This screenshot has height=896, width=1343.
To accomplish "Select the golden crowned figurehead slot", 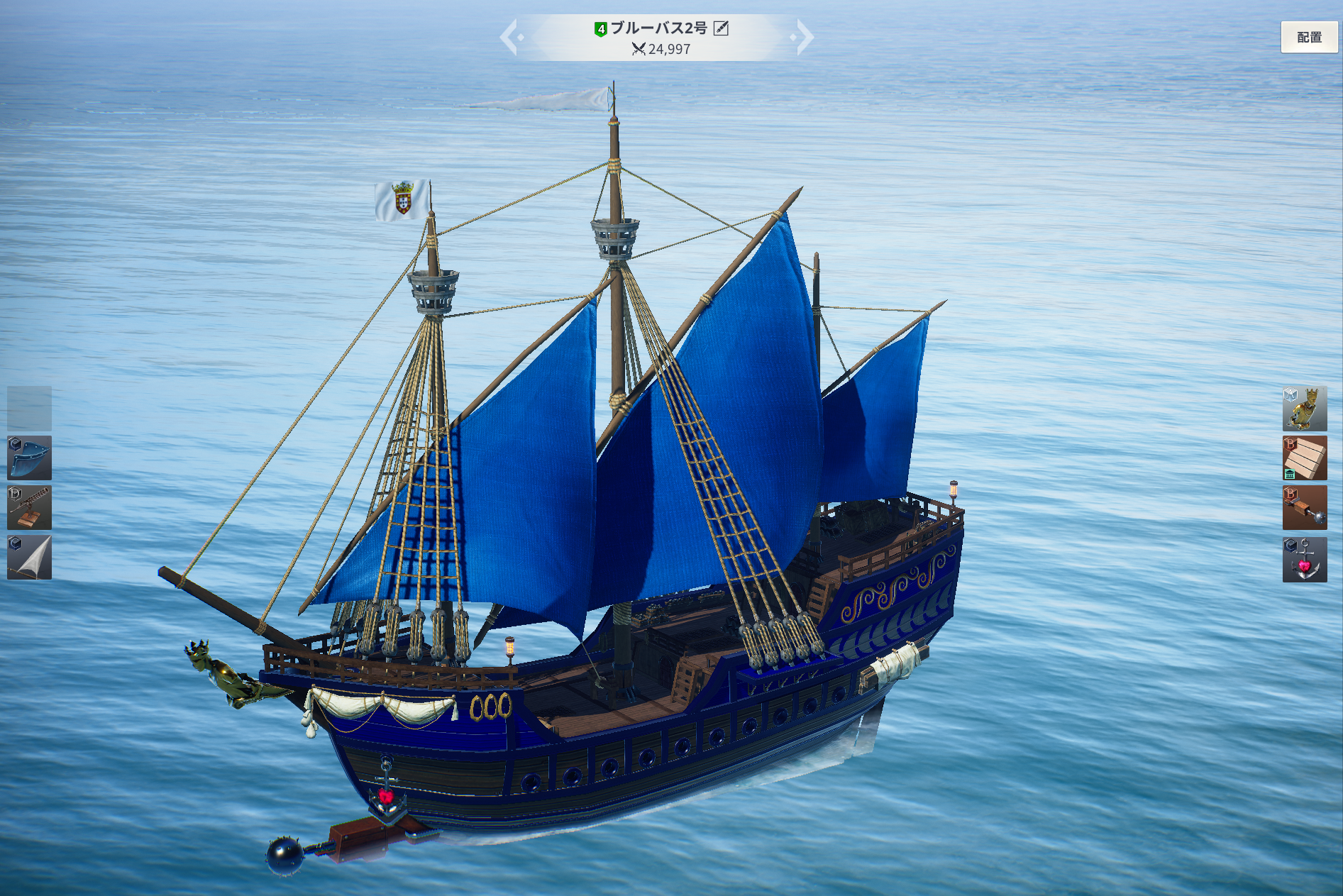I will point(1304,409).
